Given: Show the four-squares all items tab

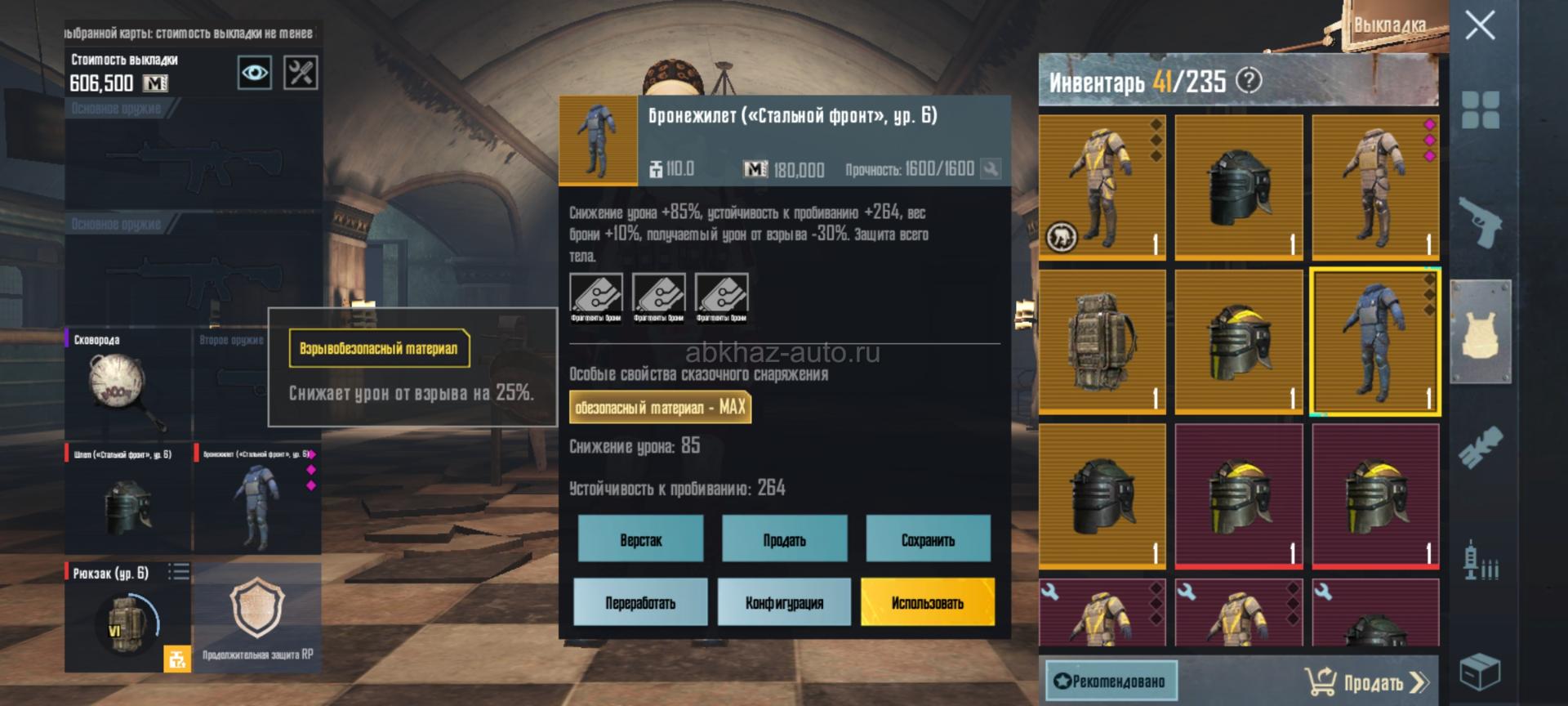Looking at the screenshot, I should (1480, 109).
